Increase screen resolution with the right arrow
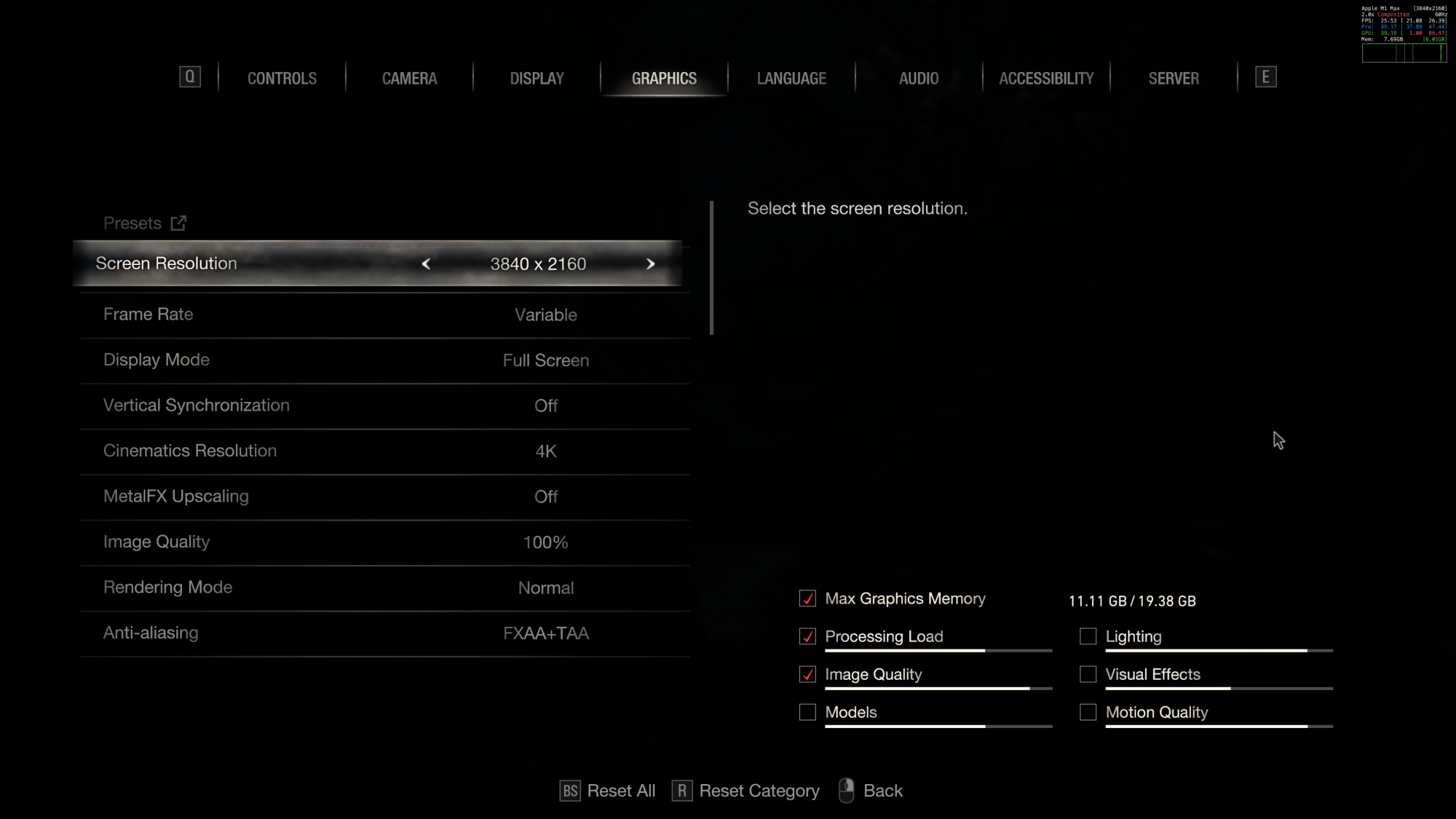The height and width of the screenshot is (819, 1456). (651, 264)
